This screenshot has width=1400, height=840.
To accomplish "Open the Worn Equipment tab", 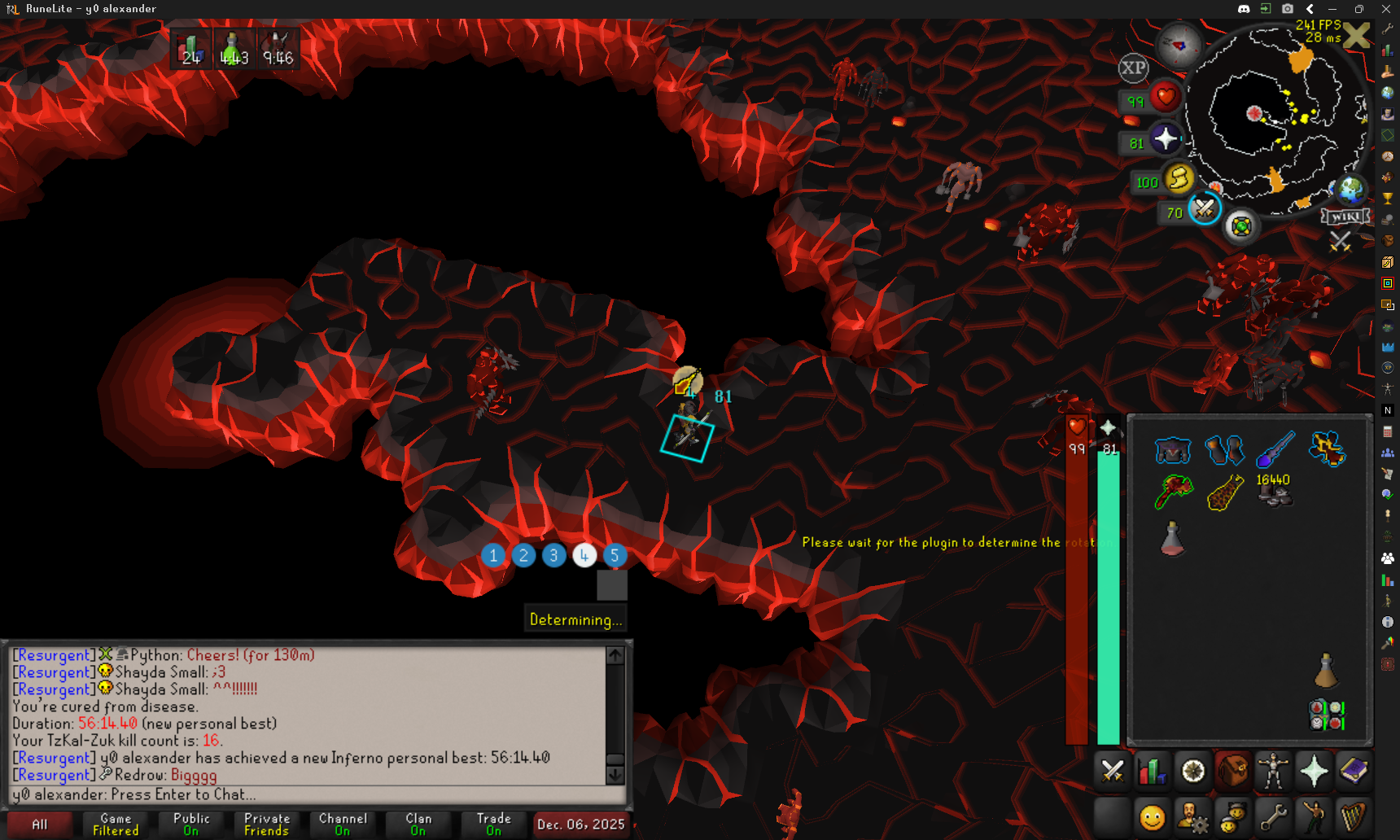I will [x=1273, y=771].
